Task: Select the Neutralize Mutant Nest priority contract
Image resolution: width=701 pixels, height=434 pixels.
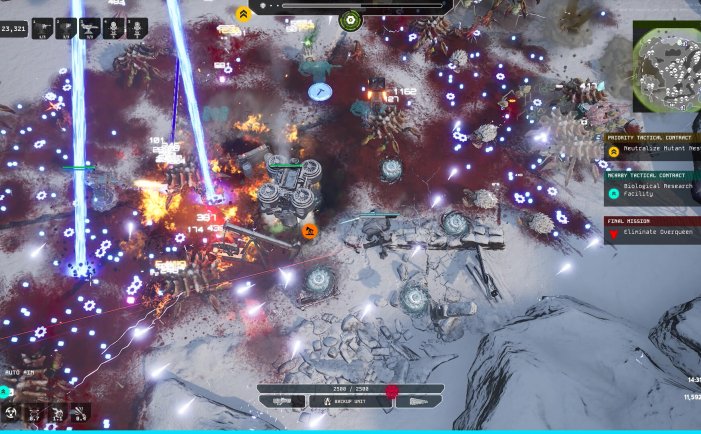Action: click(x=655, y=152)
